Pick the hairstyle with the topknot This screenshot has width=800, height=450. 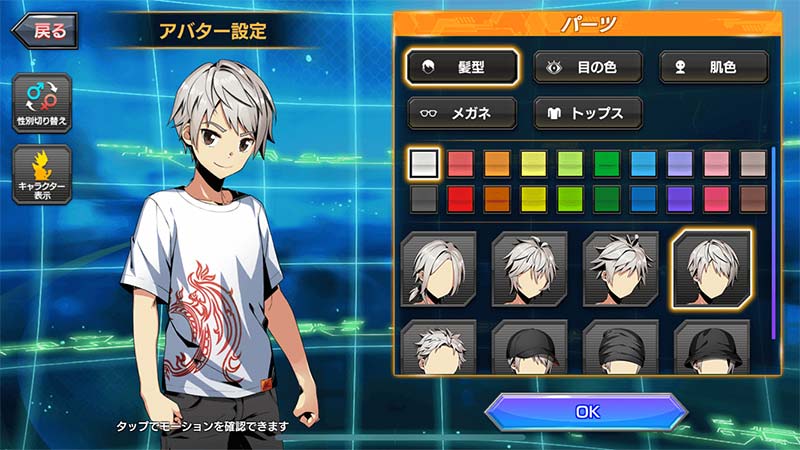(621, 269)
